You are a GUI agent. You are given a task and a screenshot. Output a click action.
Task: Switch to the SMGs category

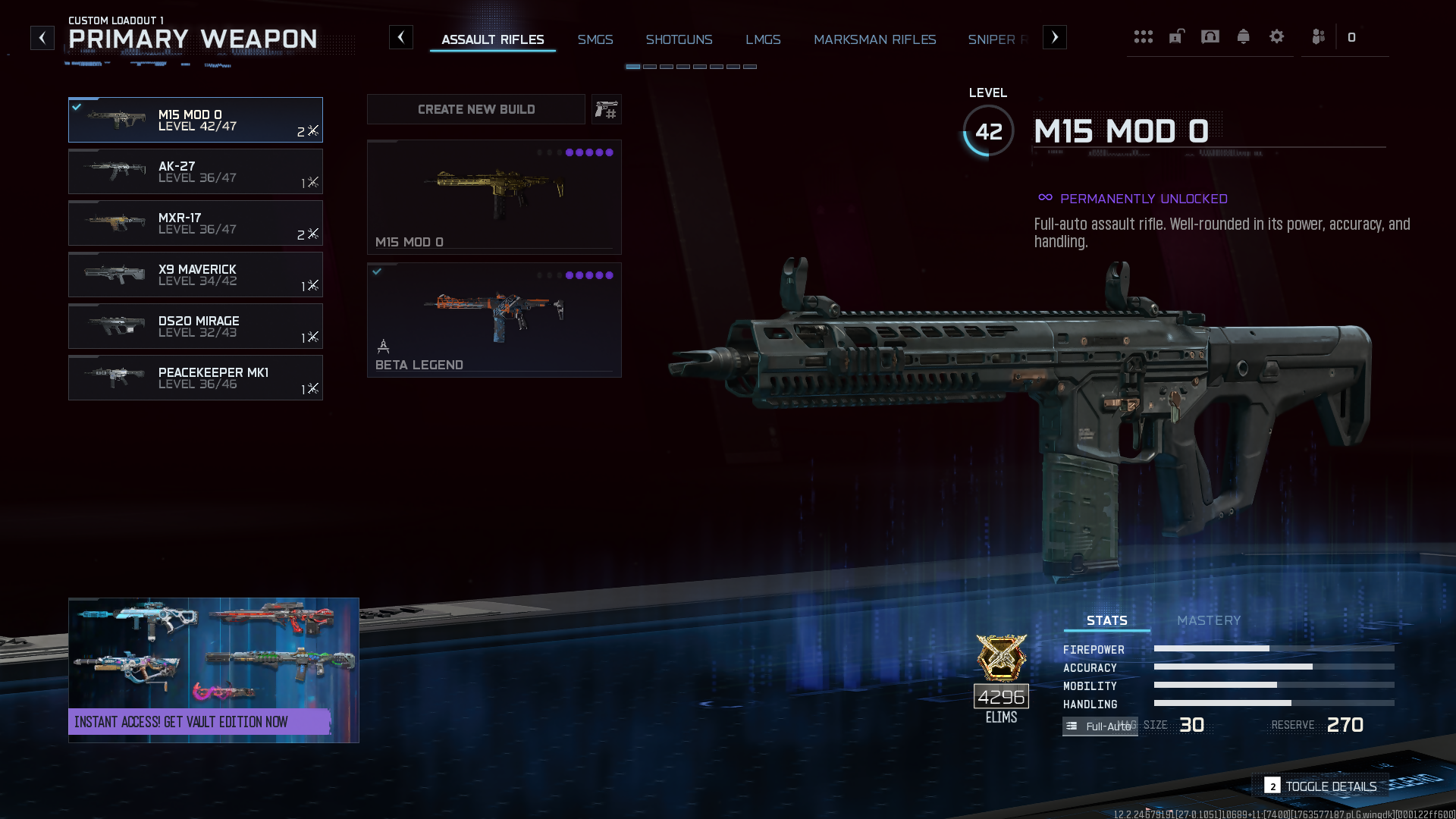595,39
